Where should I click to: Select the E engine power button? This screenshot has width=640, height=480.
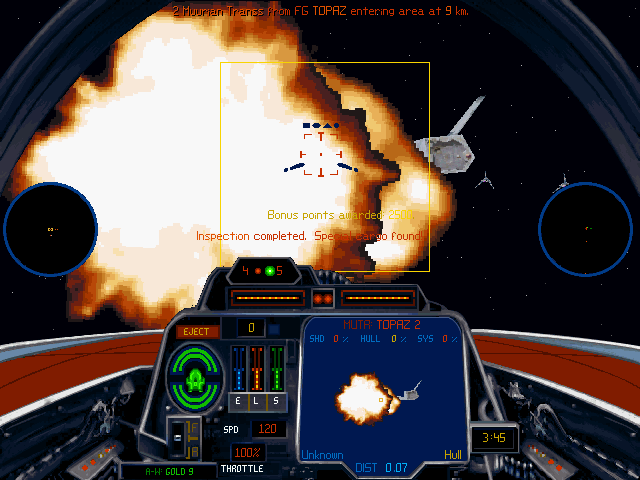tap(238, 400)
